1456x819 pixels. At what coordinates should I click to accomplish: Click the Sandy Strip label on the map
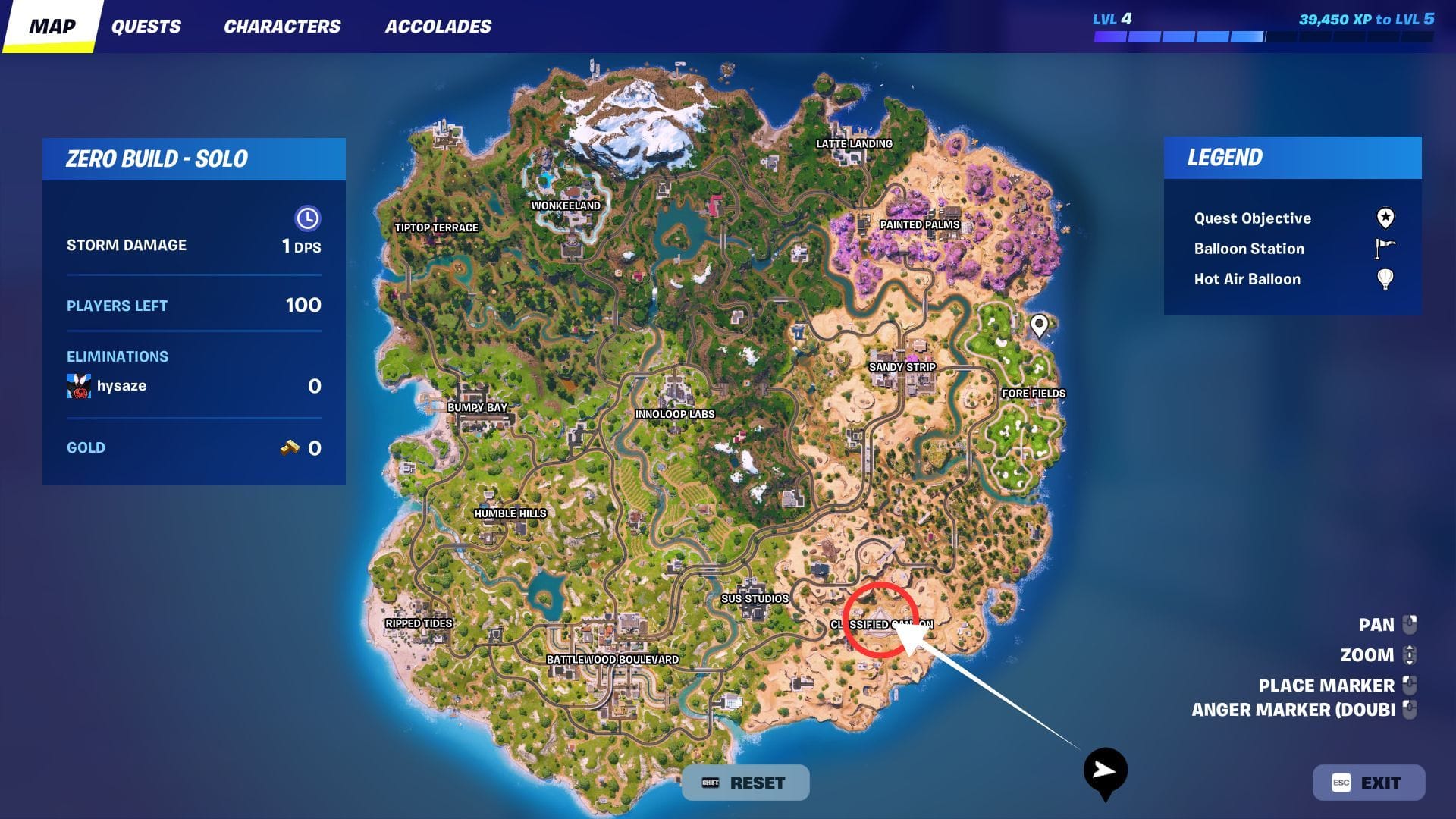903,366
